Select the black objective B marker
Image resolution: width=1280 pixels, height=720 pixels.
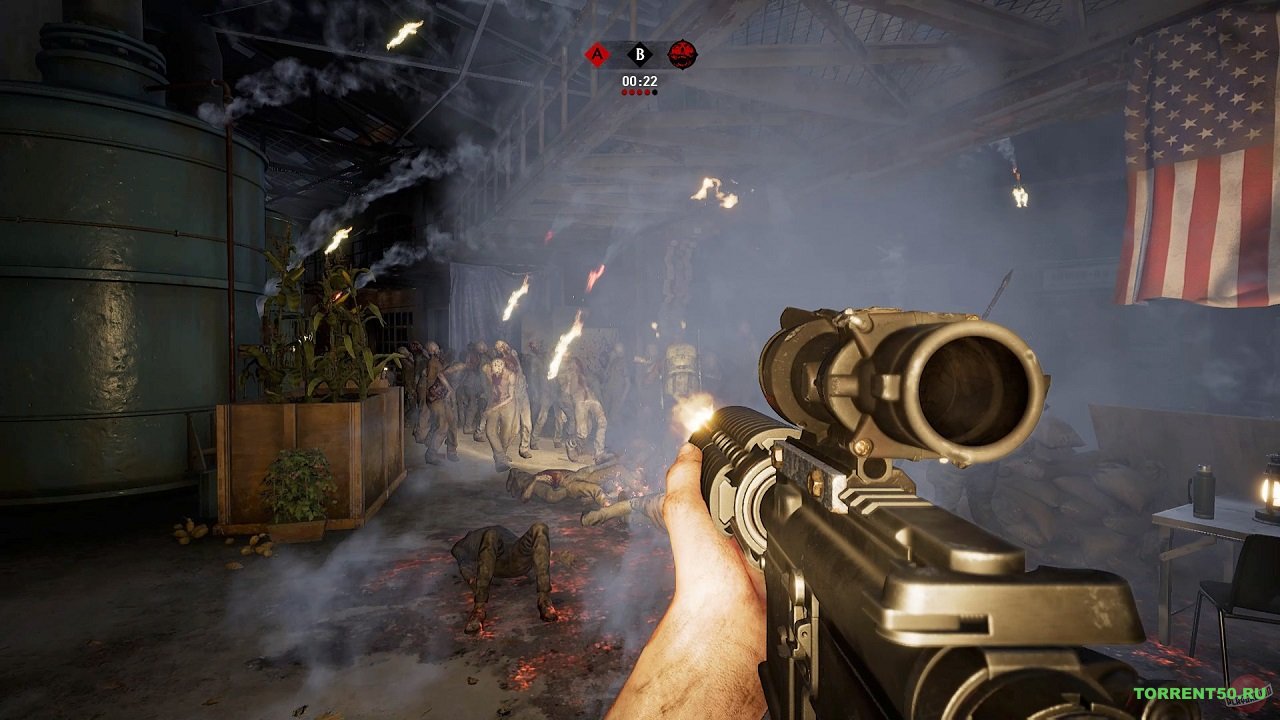(639, 54)
